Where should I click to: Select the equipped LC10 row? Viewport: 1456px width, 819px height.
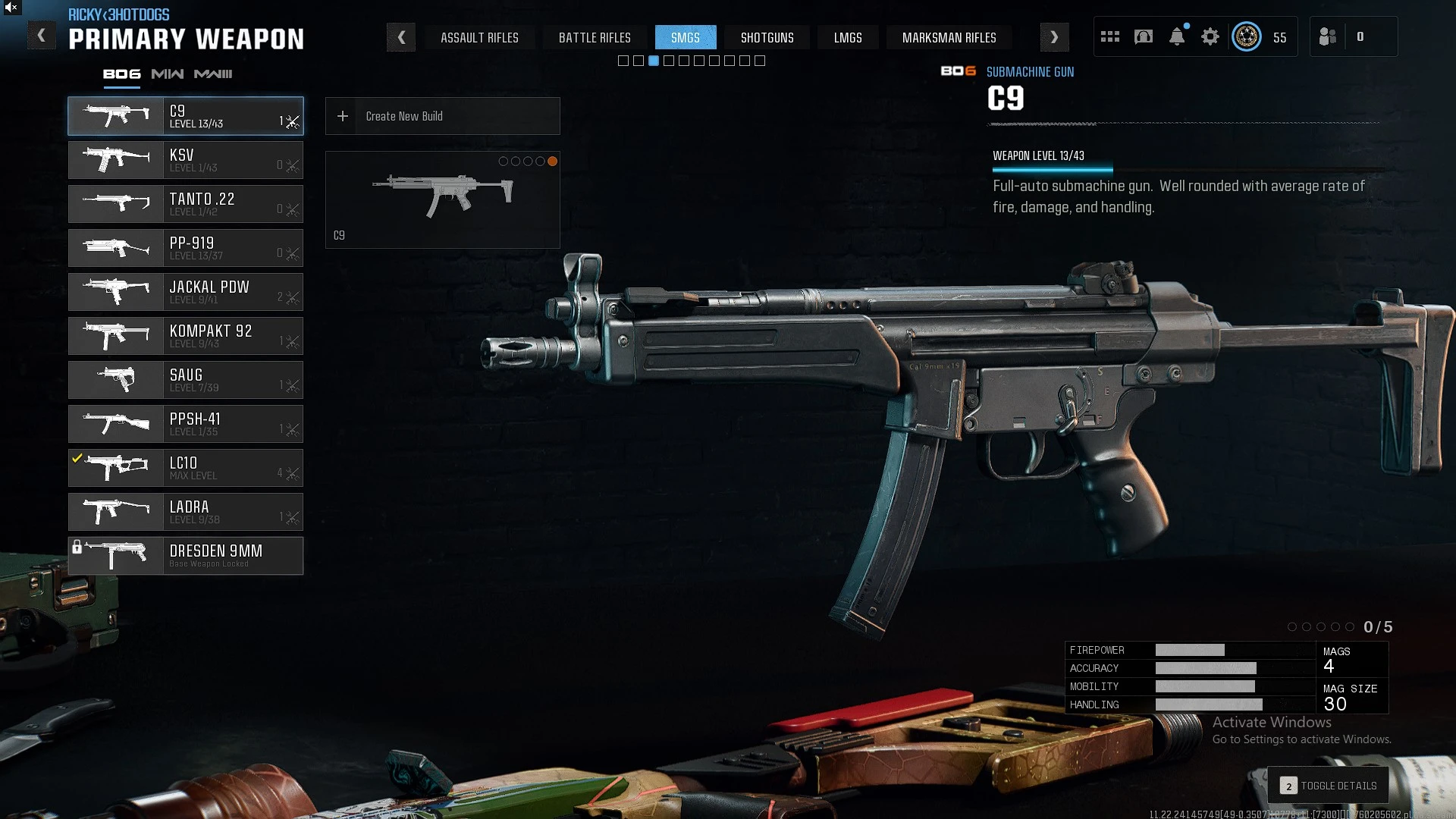186,468
